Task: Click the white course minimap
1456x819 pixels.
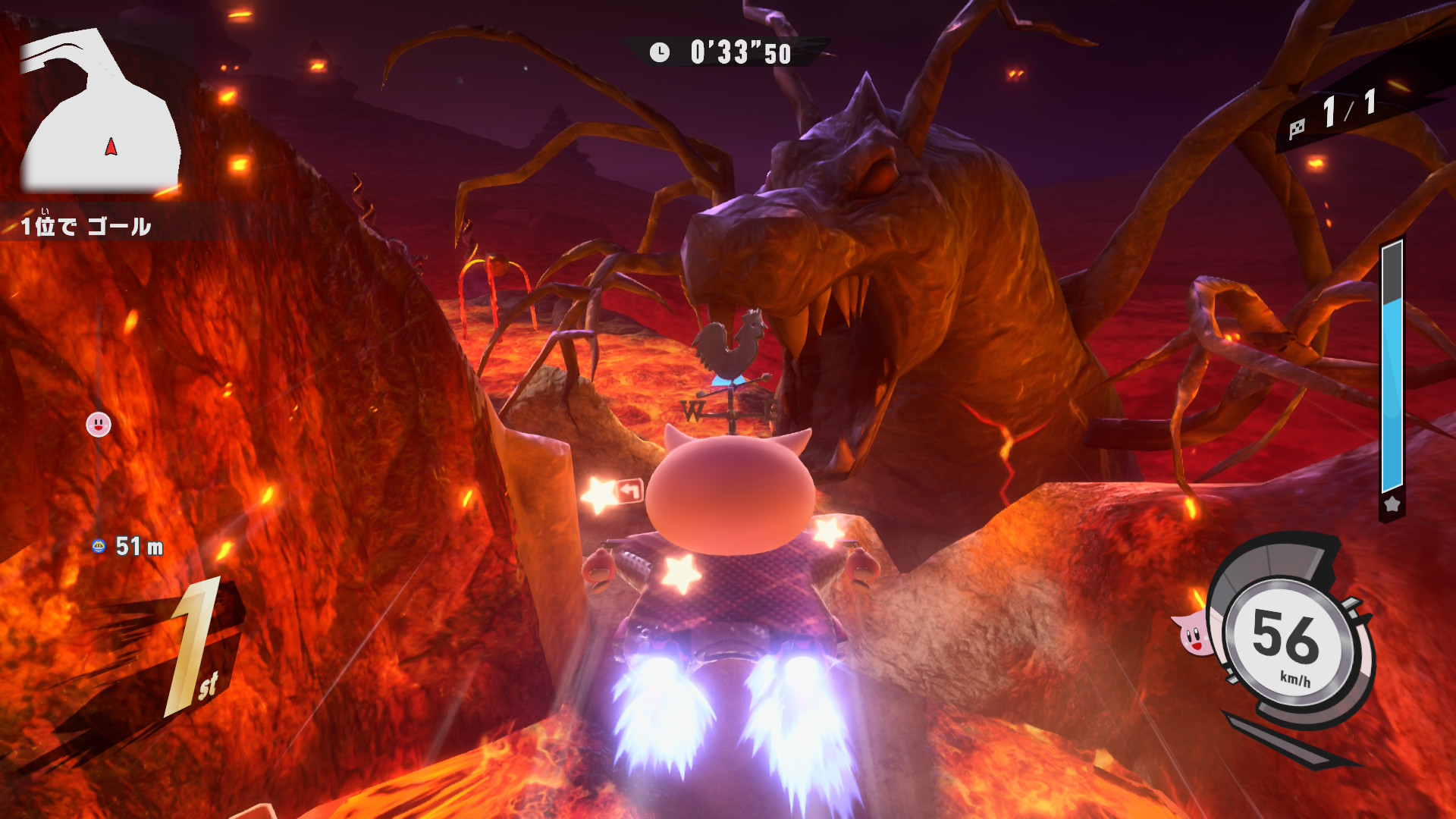Action: (x=99, y=114)
